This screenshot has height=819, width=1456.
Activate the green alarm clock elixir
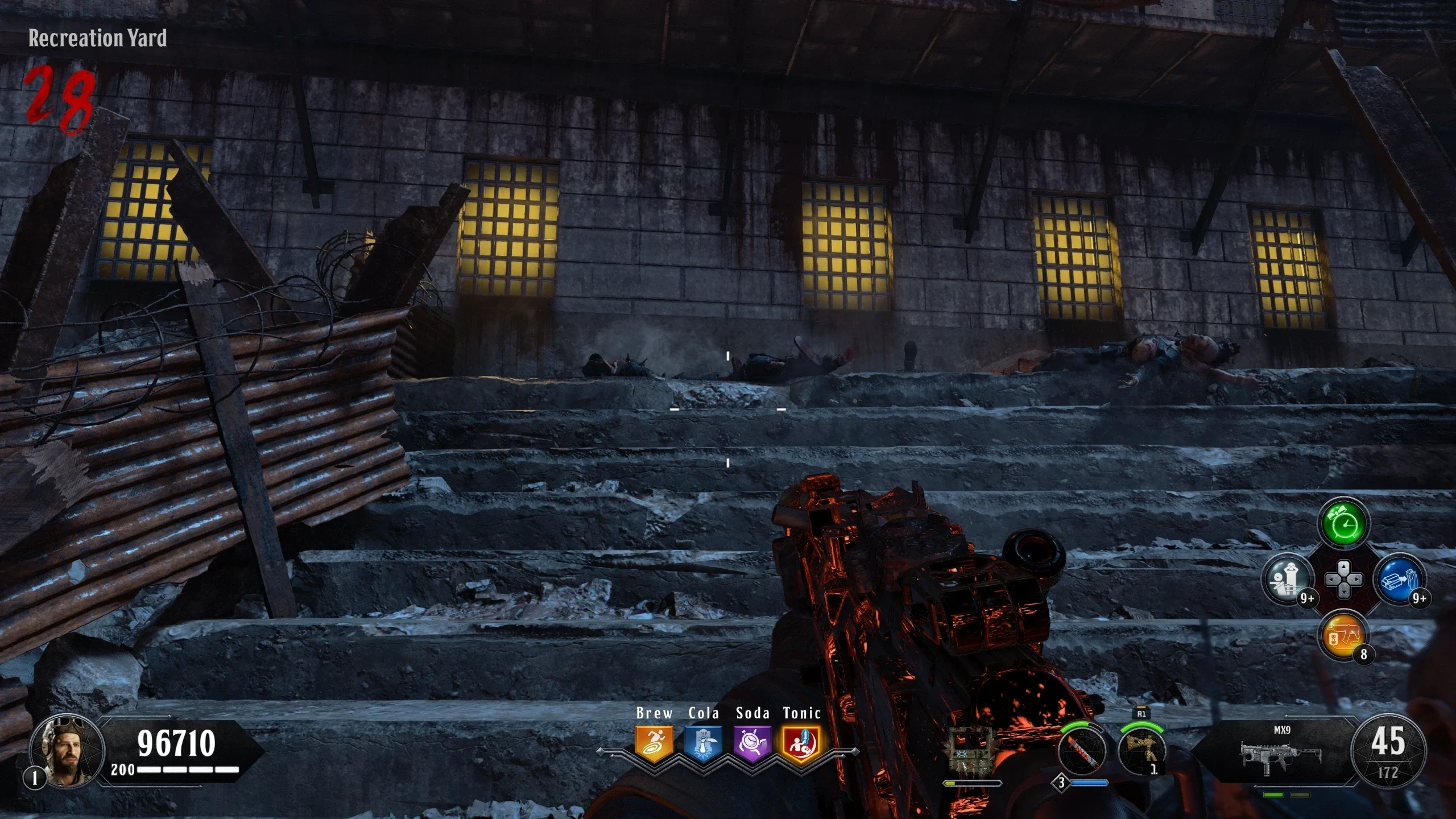click(x=1343, y=524)
